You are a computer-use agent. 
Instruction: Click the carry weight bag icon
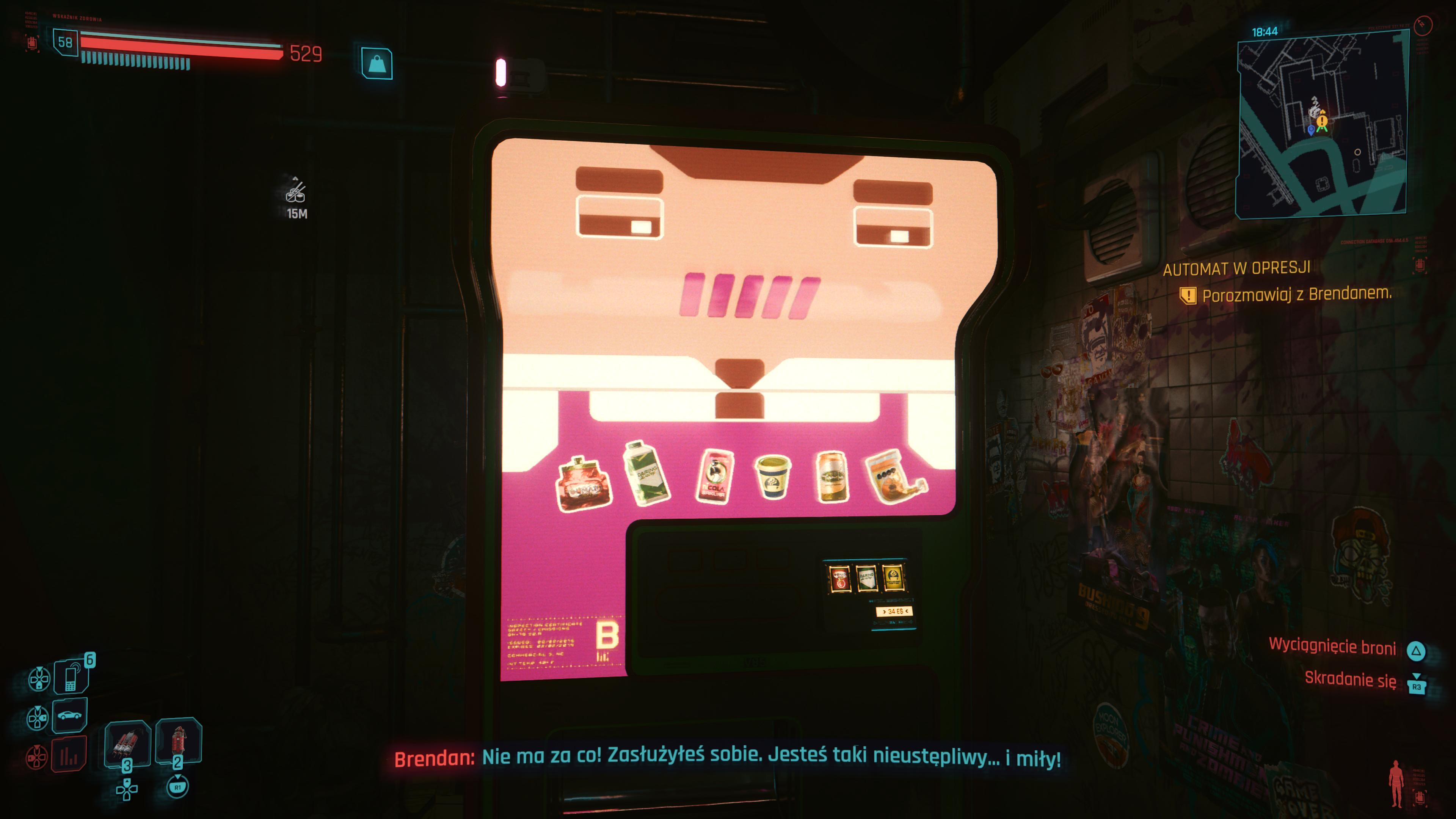click(377, 63)
